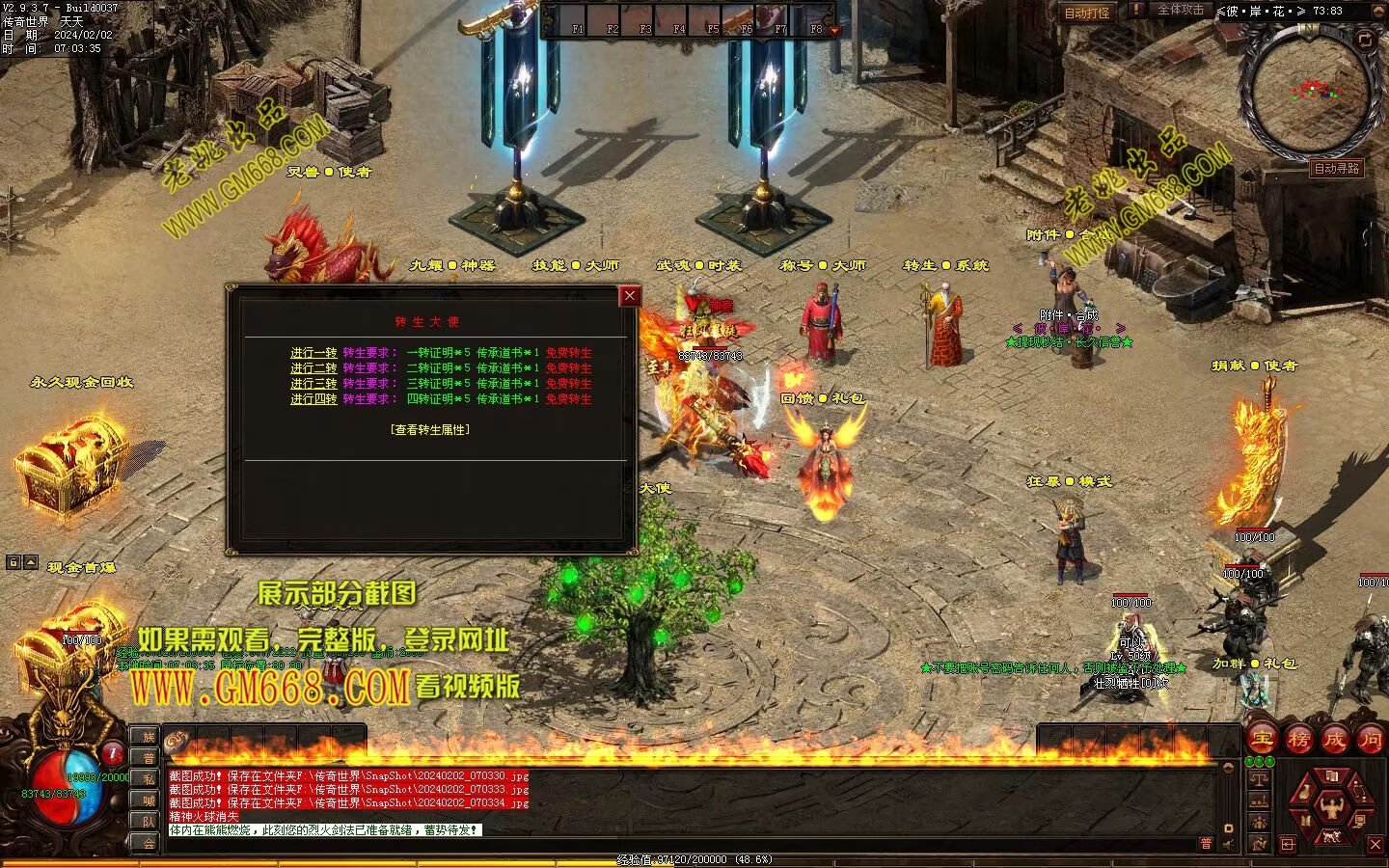Viewport: 1389px width, 868px height.
Task: Select the 喊 shout chat channel
Action: [x=149, y=800]
